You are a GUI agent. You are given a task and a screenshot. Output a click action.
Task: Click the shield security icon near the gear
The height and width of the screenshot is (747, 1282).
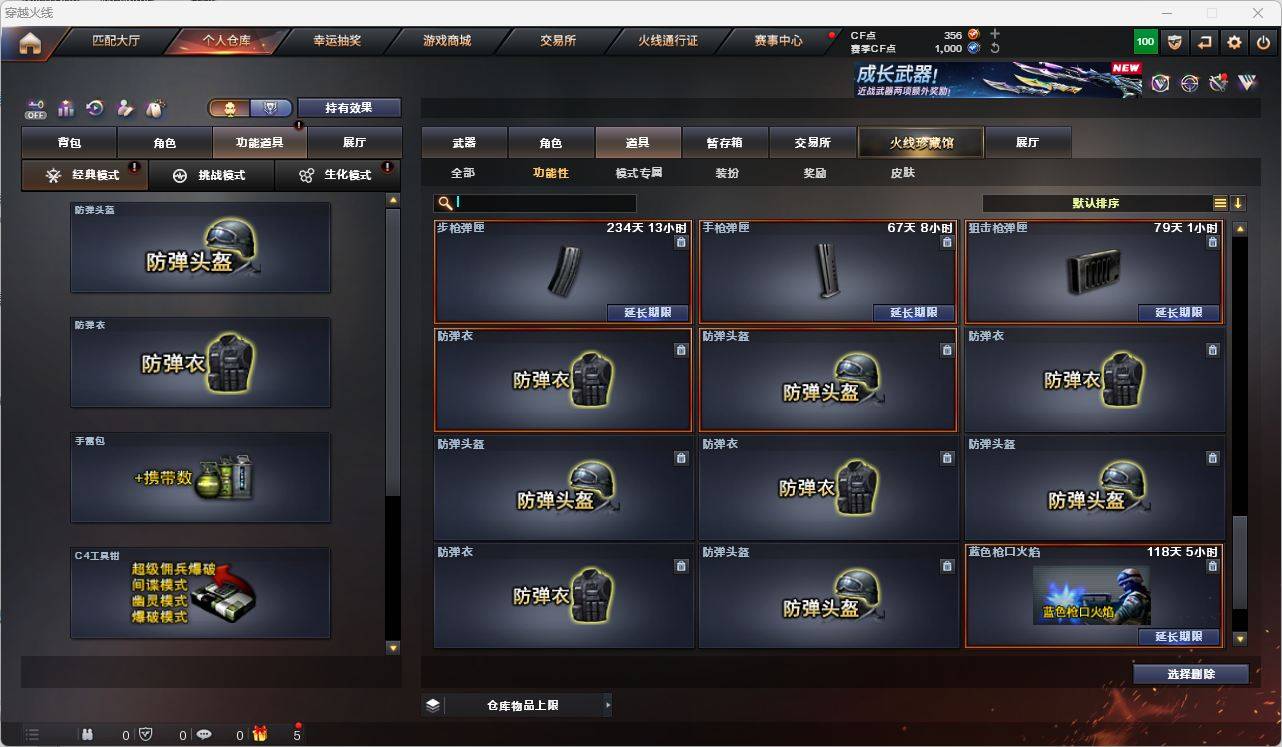(1173, 41)
